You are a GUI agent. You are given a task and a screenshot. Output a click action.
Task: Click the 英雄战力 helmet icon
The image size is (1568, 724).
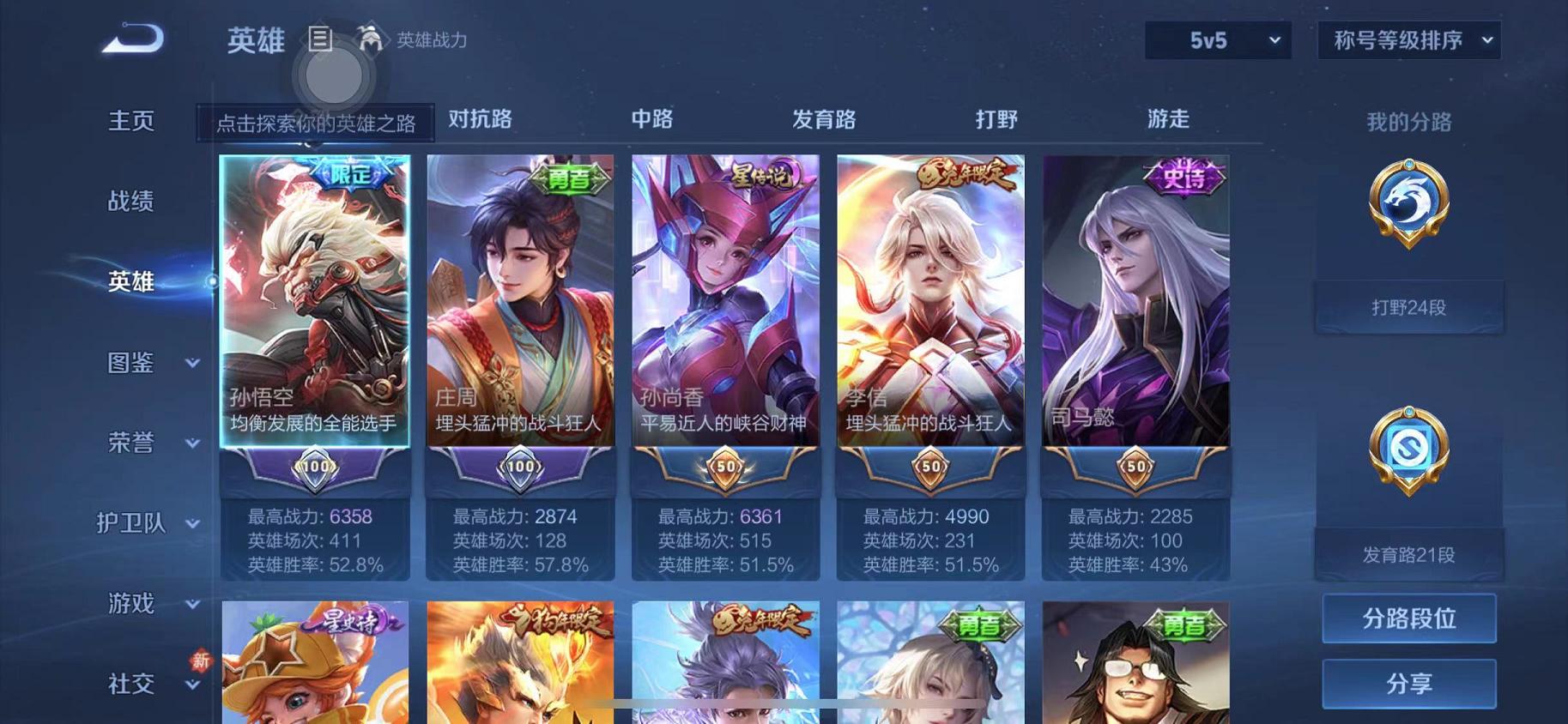click(x=371, y=39)
